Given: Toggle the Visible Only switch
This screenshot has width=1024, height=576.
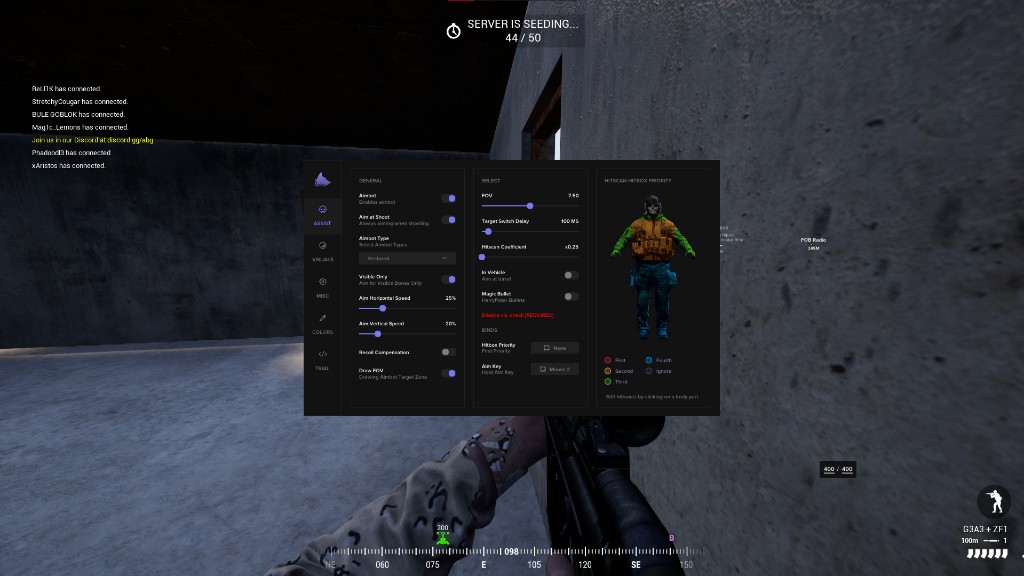Looking at the screenshot, I should click(448, 279).
